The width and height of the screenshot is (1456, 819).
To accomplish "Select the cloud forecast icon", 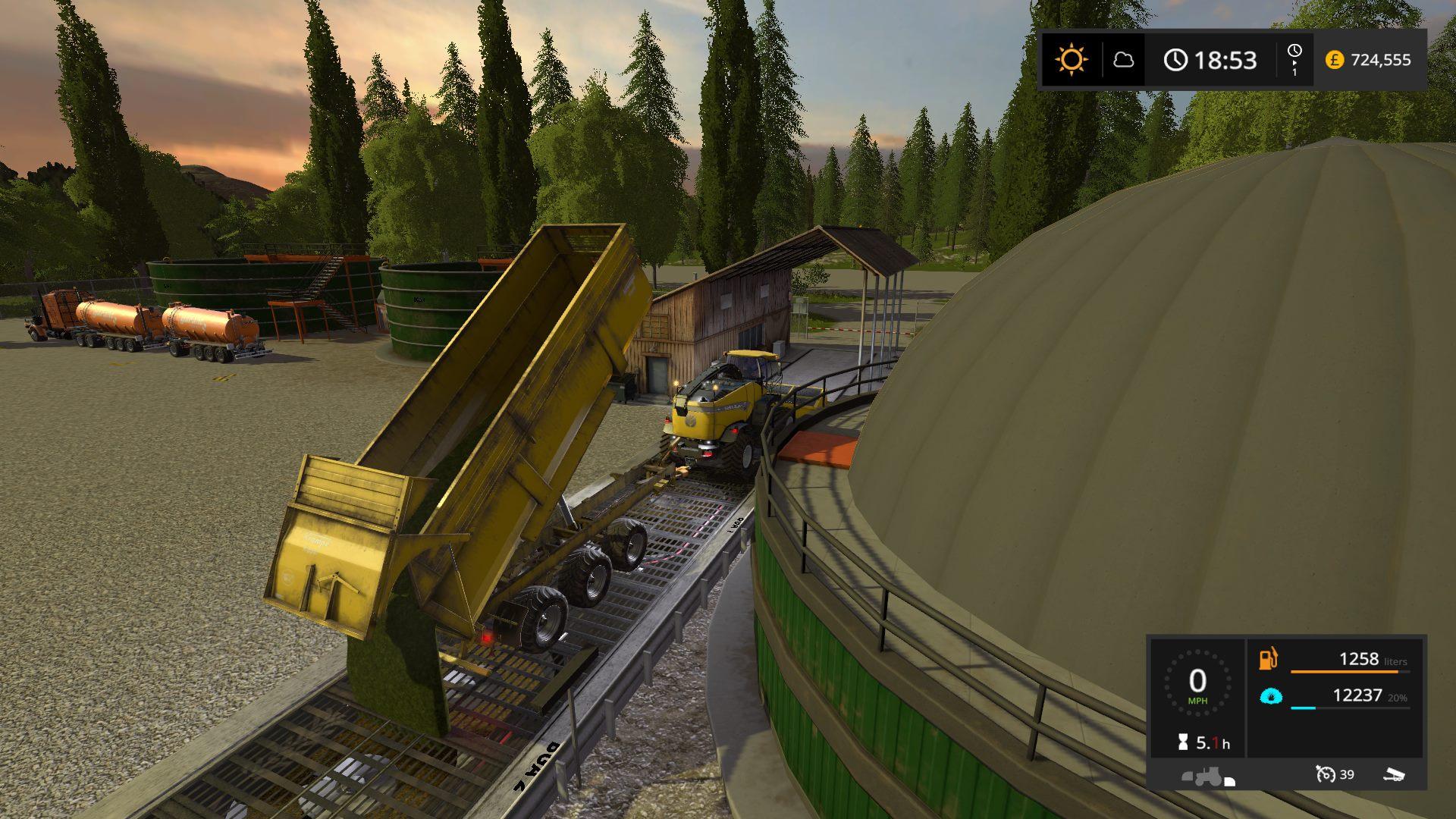I will 1123,60.
